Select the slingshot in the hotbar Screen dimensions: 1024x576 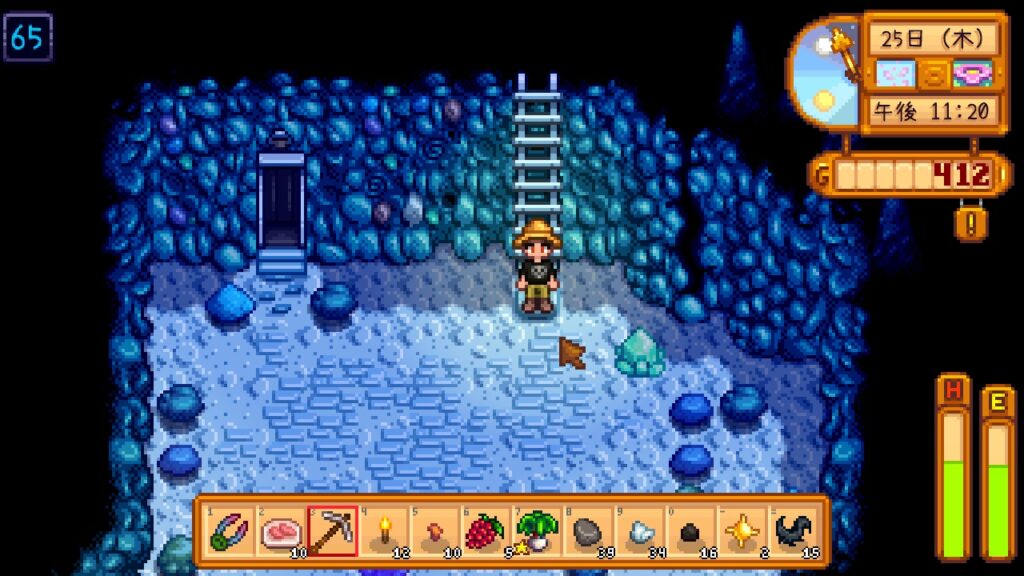[x=229, y=530]
